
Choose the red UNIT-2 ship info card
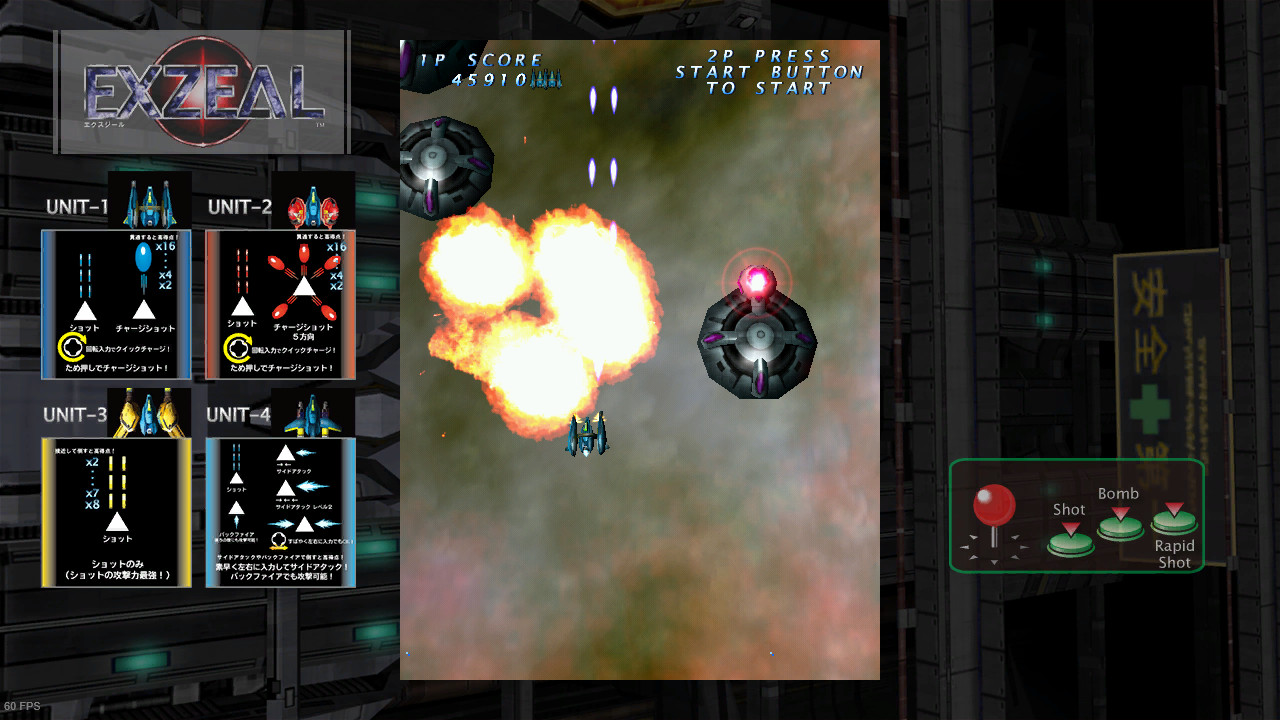[281, 305]
